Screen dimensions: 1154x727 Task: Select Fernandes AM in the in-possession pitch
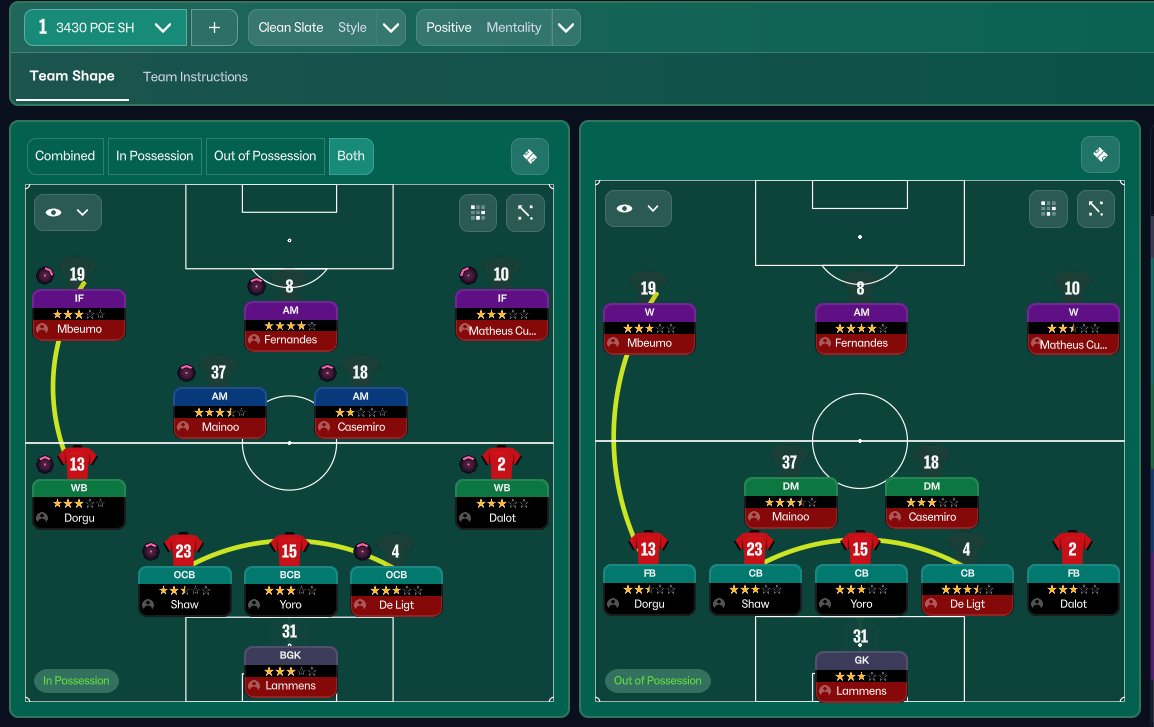pos(291,326)
